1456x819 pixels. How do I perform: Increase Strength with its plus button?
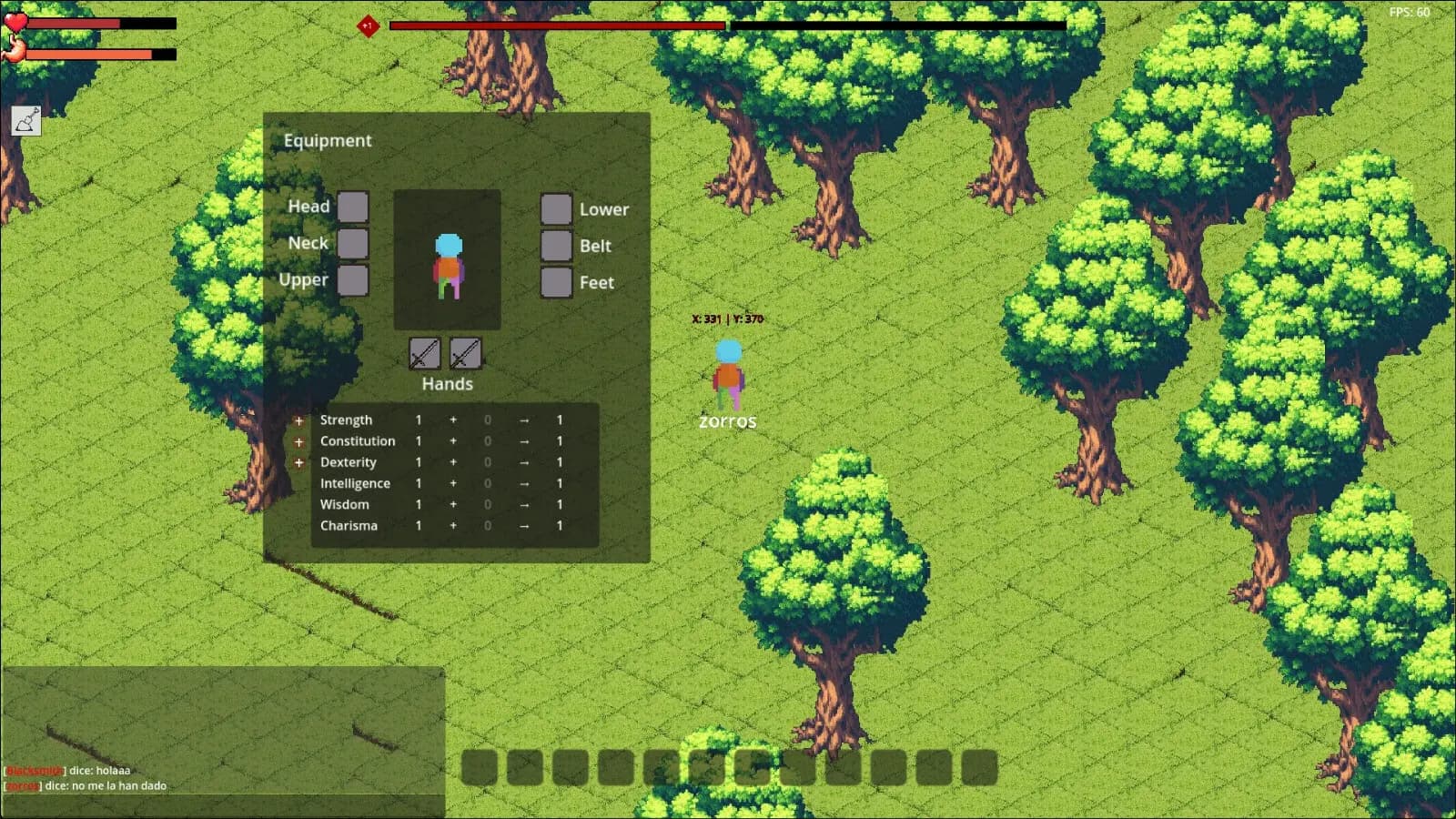(299, 420)
